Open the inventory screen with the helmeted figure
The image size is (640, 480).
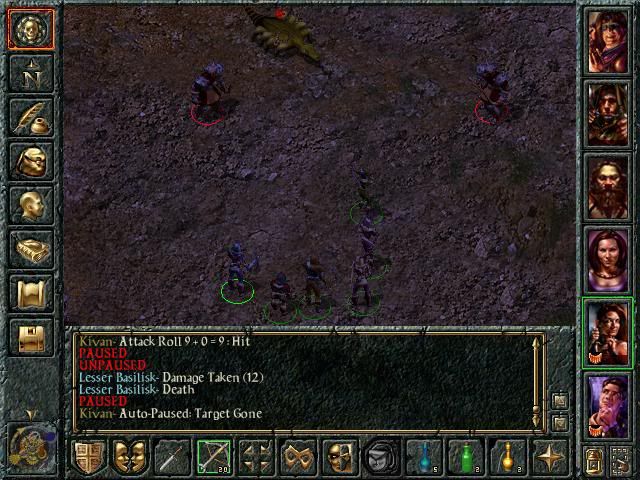click(x=30, y=160)
